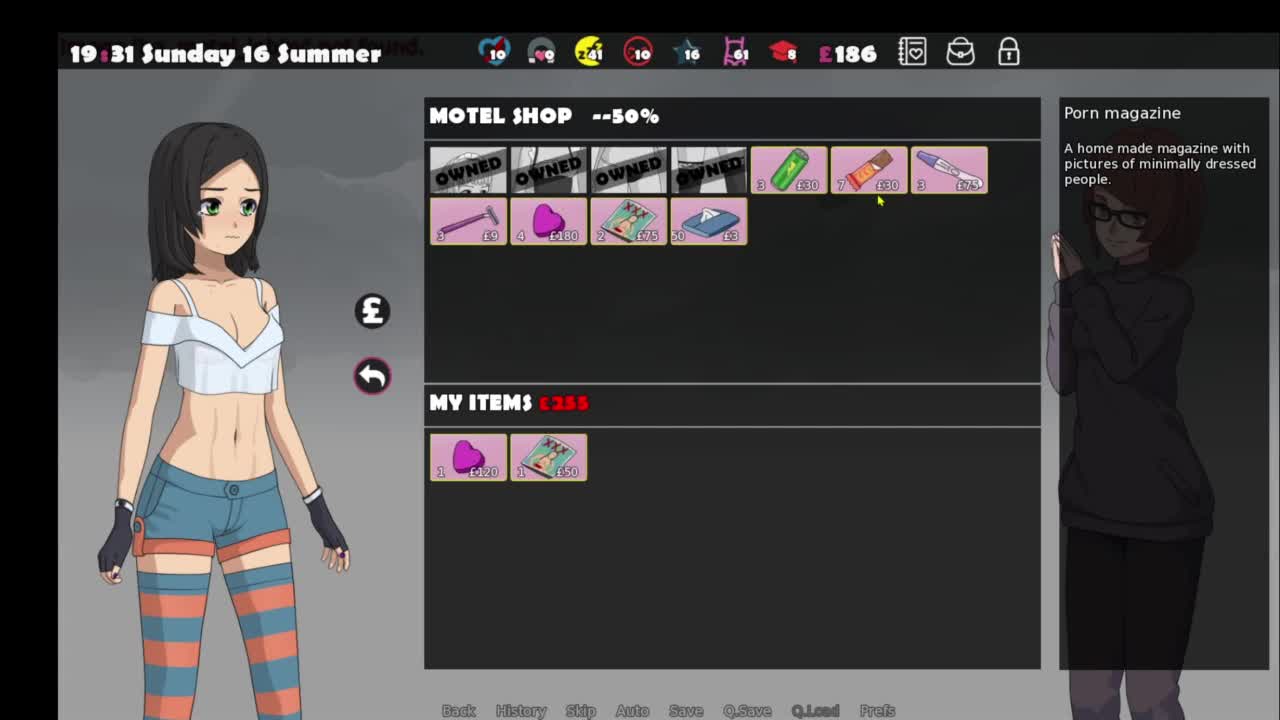
Task: Sell the magazine from My Items
Action: (548, 457)
